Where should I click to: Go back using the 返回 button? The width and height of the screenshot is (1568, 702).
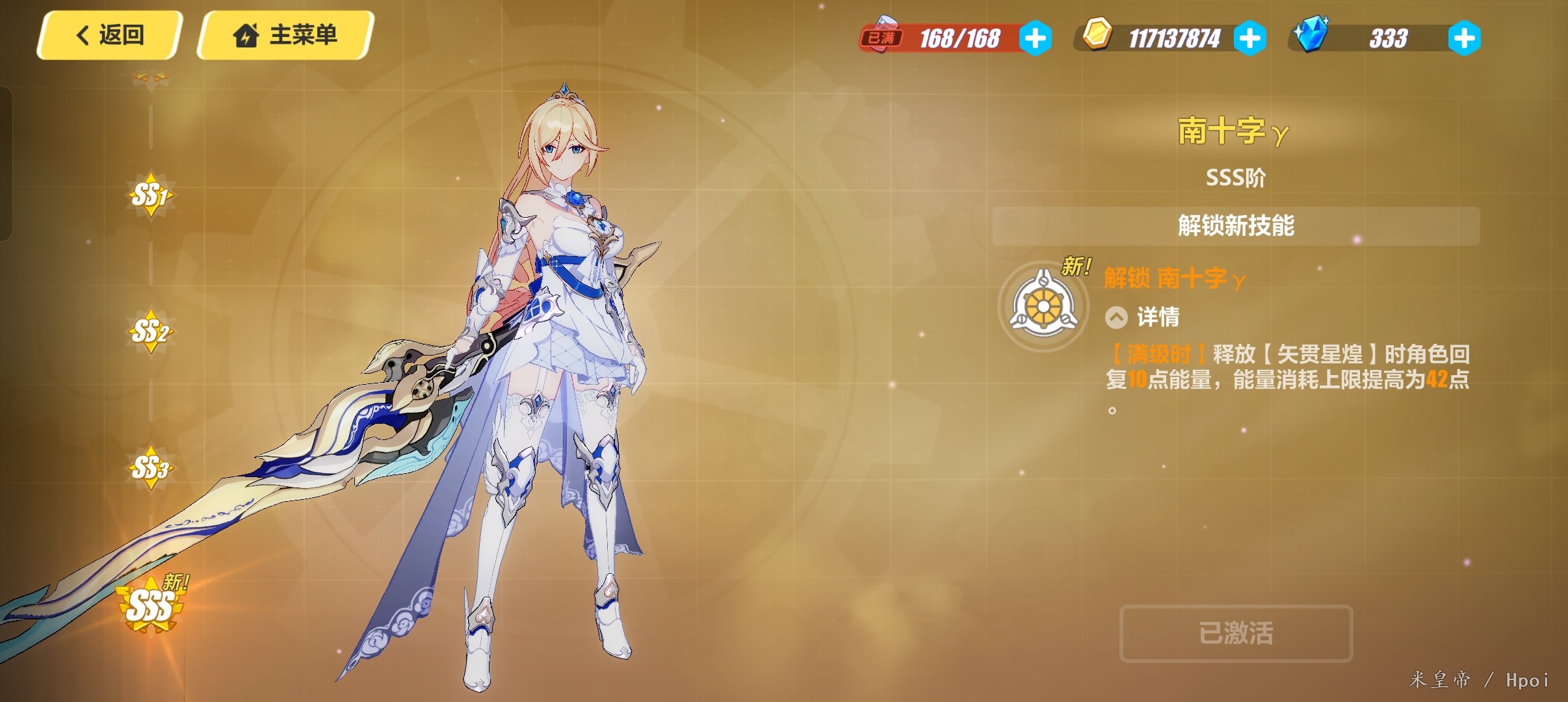pos(109,35)
